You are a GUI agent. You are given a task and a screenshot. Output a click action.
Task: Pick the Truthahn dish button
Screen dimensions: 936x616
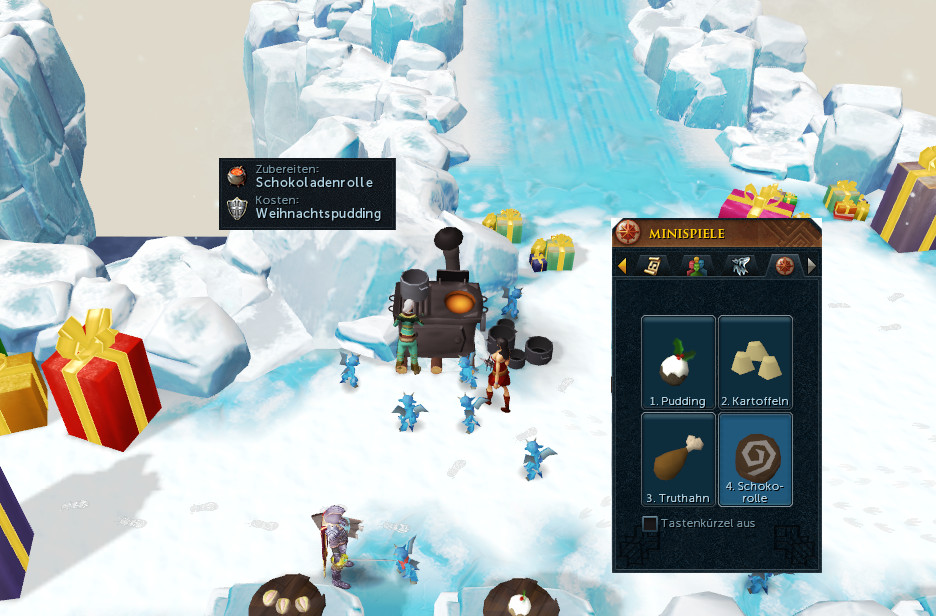pyautogui.click(x=678, y=459)
